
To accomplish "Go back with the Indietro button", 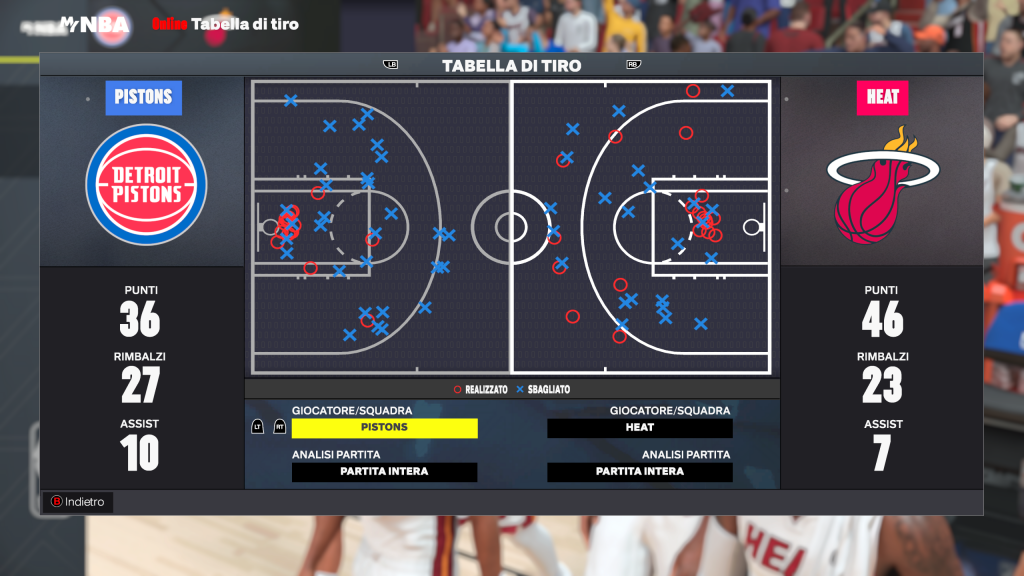I will 78,502.
